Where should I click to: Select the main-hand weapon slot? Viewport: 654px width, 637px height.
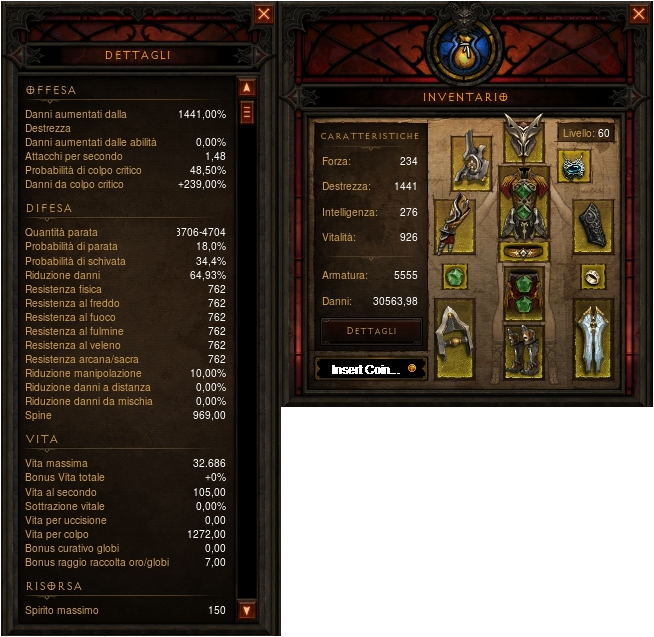pyautogui.click(x=455, y=340)
